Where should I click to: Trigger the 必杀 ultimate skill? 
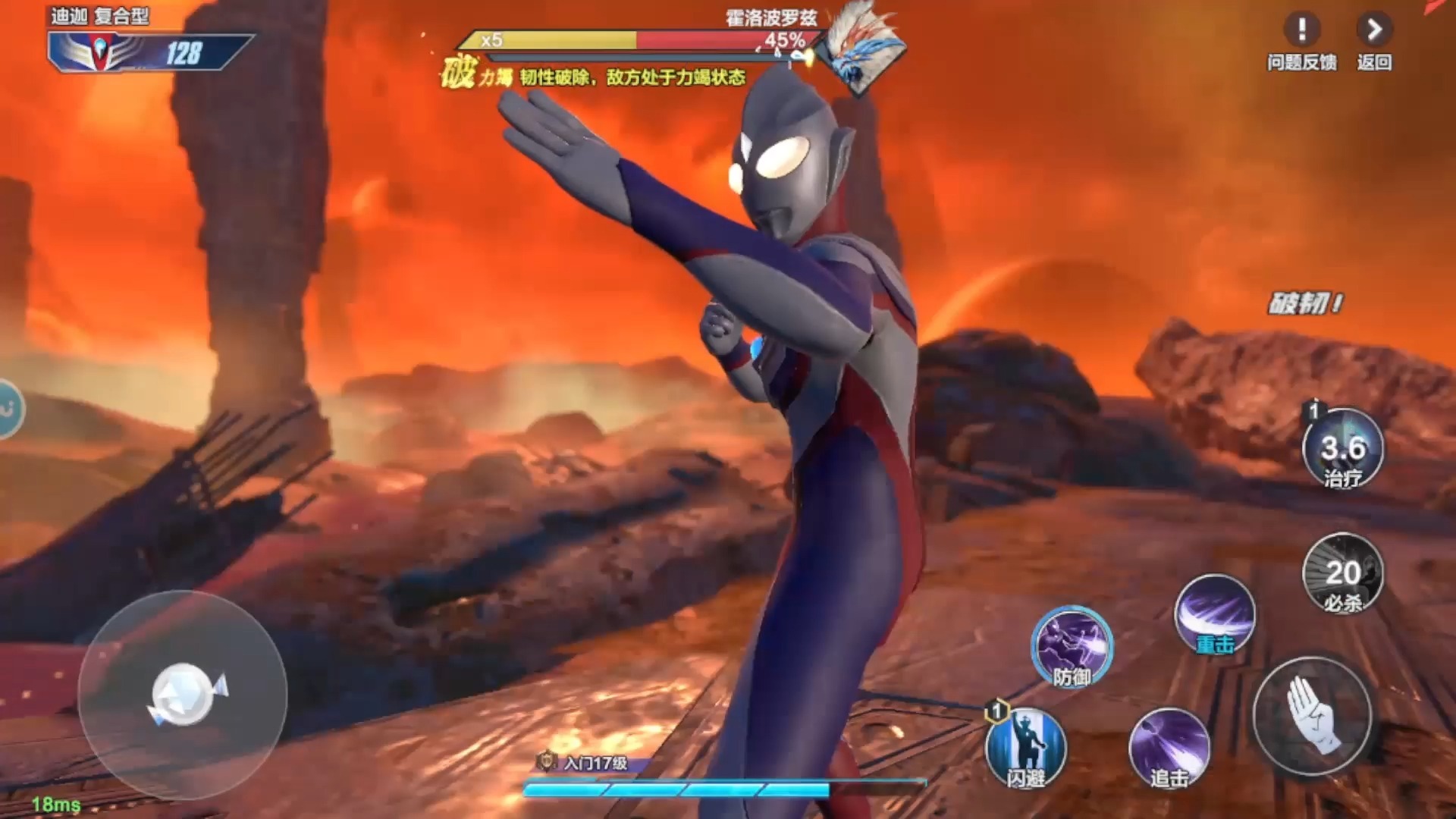(x=1342, y=574)
